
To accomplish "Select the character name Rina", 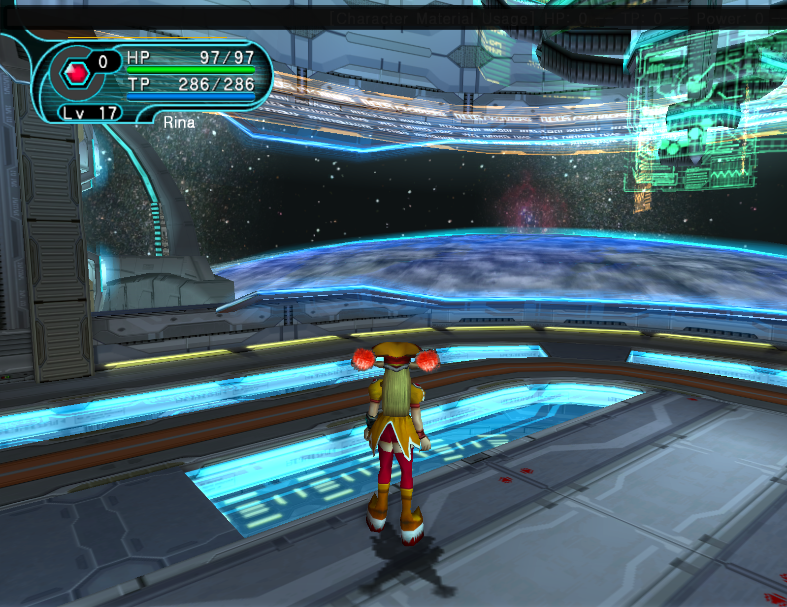I will 179,120.
